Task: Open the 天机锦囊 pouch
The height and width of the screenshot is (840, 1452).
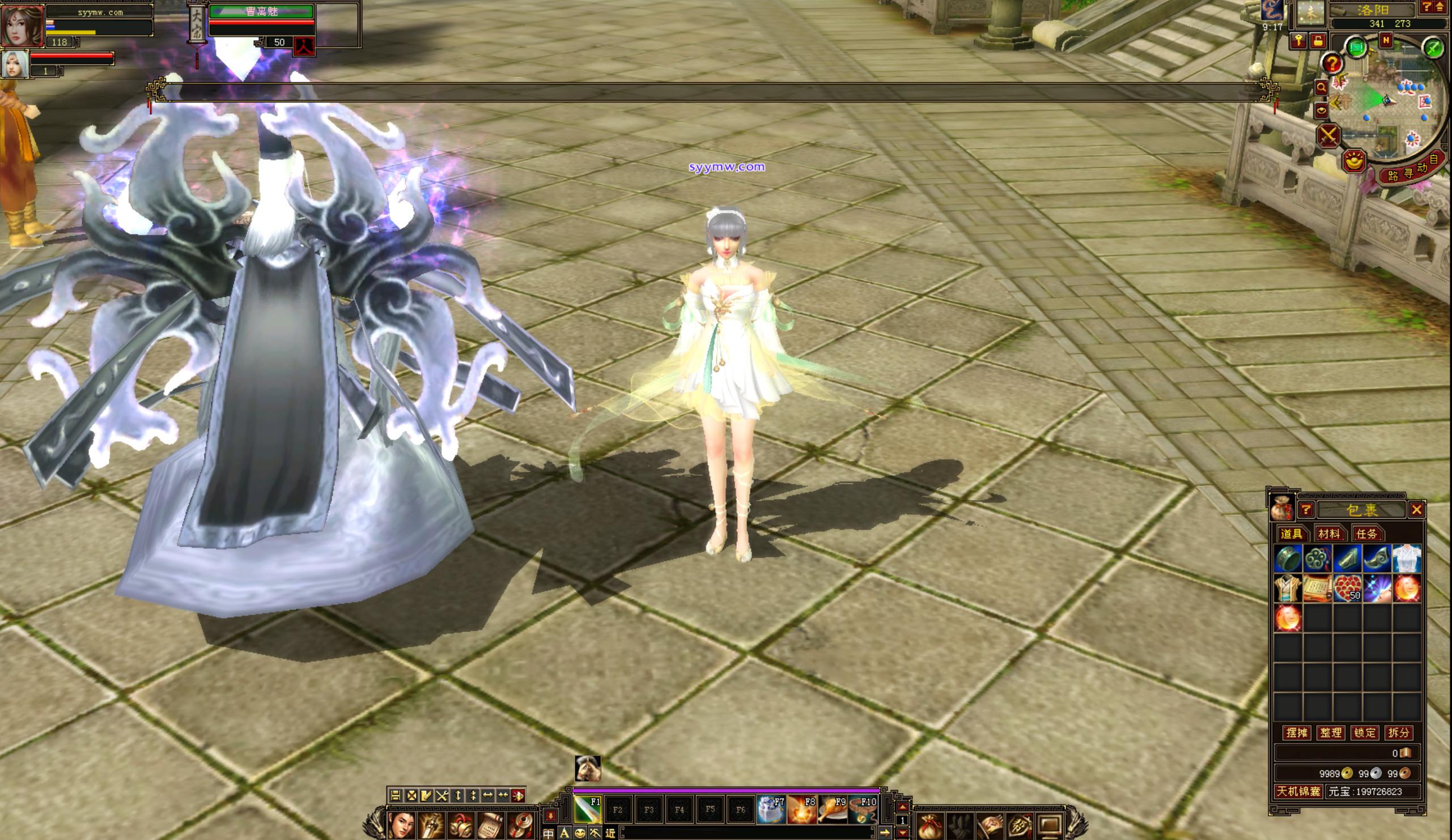Action: point(1298,791)
